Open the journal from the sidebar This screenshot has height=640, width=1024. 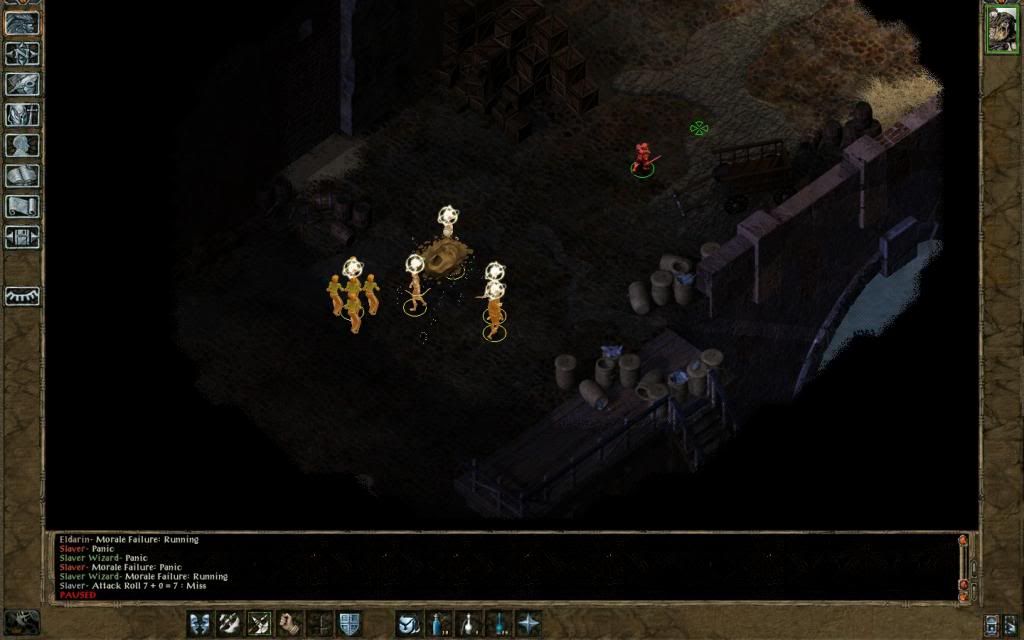pos(22,84)
